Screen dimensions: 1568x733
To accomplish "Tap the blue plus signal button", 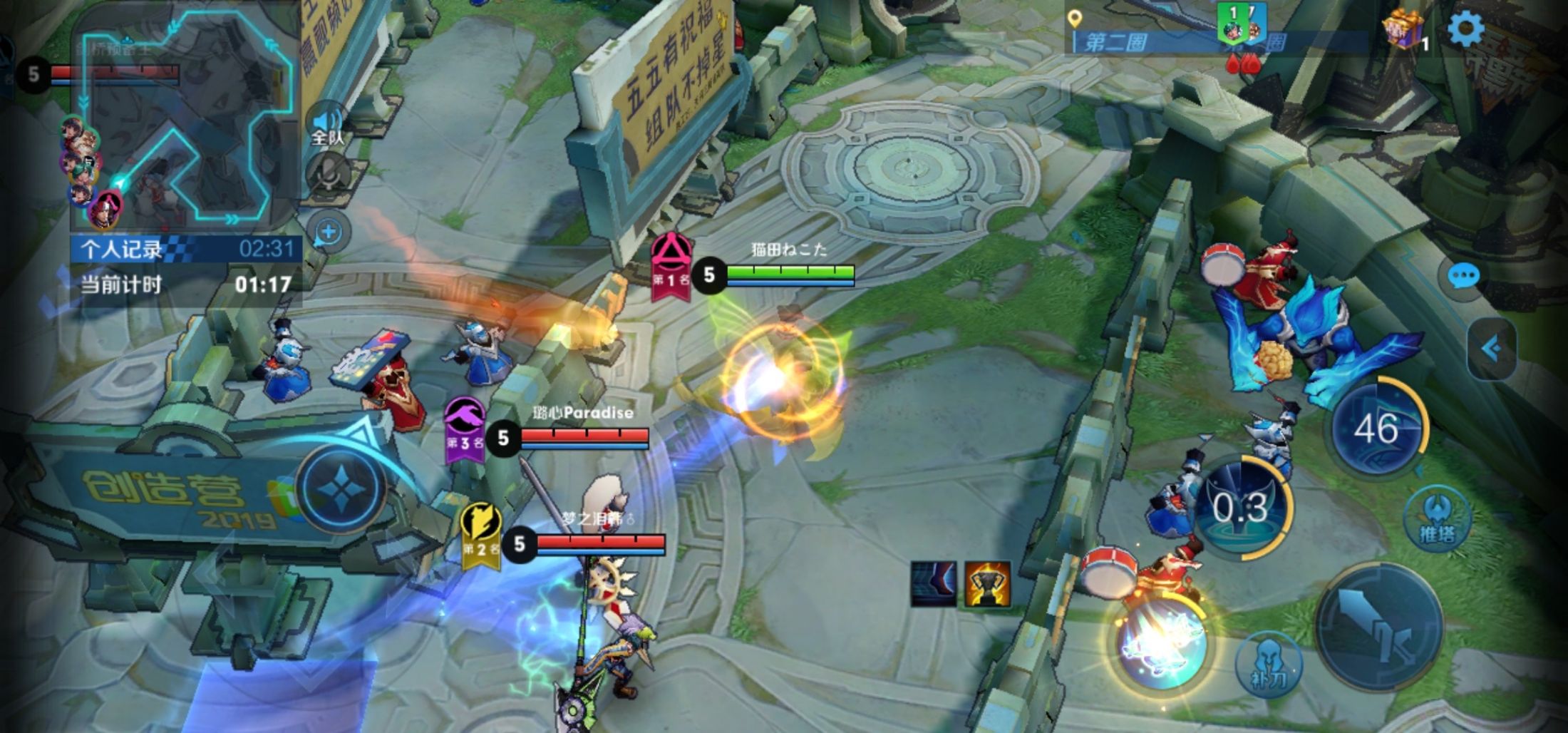I will click(x=329, y=232).
